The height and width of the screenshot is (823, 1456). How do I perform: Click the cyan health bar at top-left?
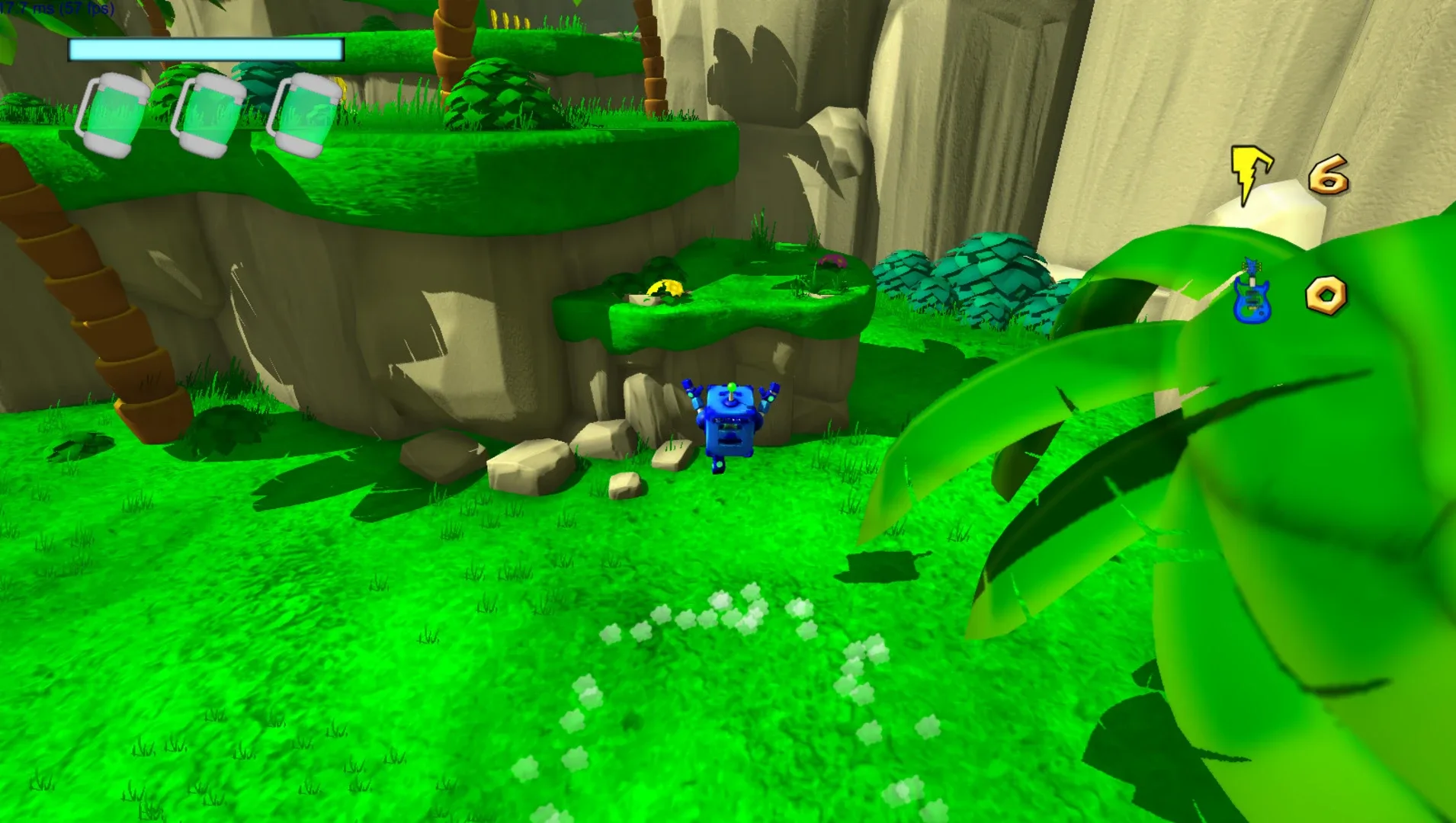[204, 49]
